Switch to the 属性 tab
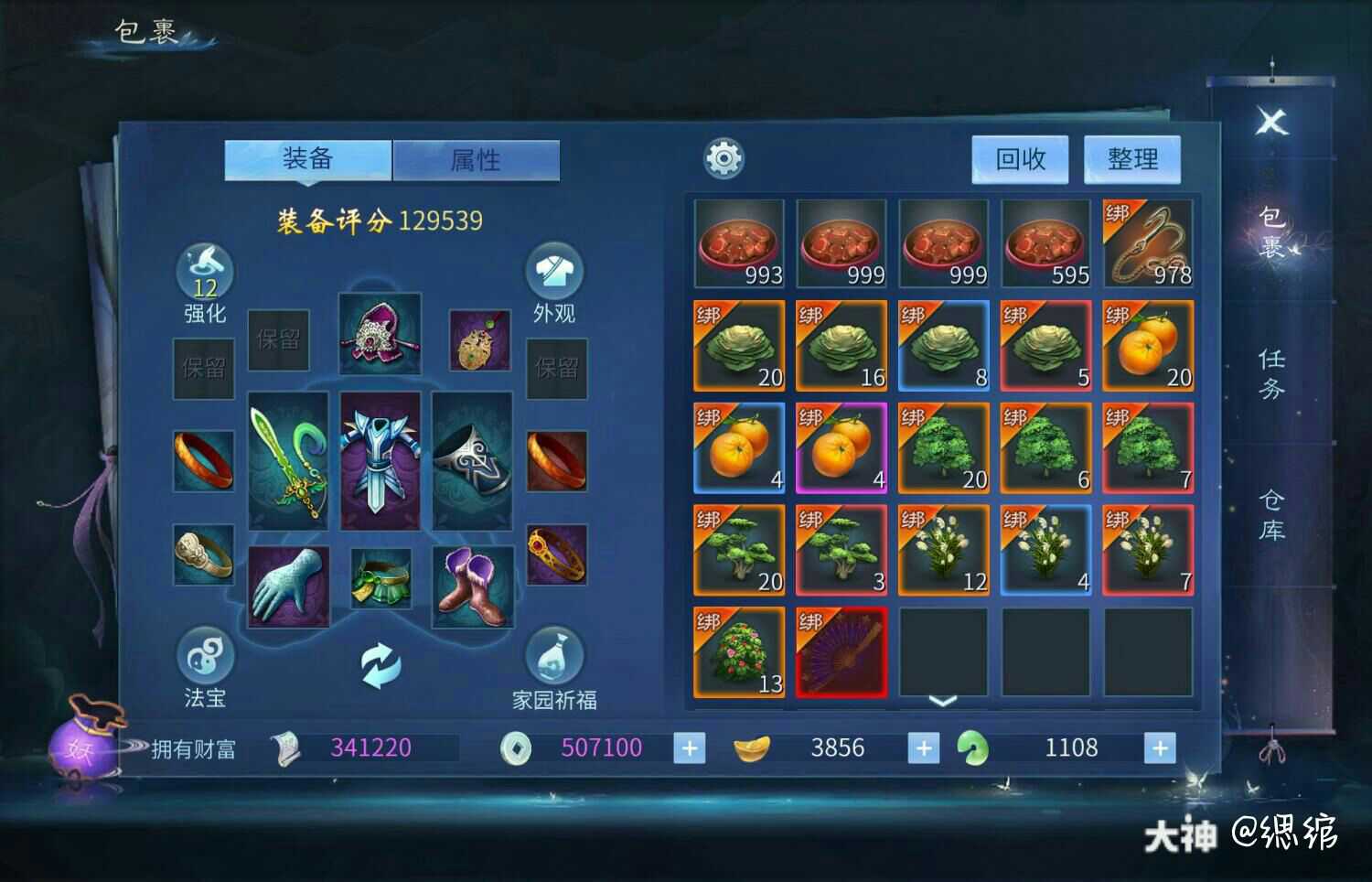This screenshot has width=1372, height=882. click(476, 160)
